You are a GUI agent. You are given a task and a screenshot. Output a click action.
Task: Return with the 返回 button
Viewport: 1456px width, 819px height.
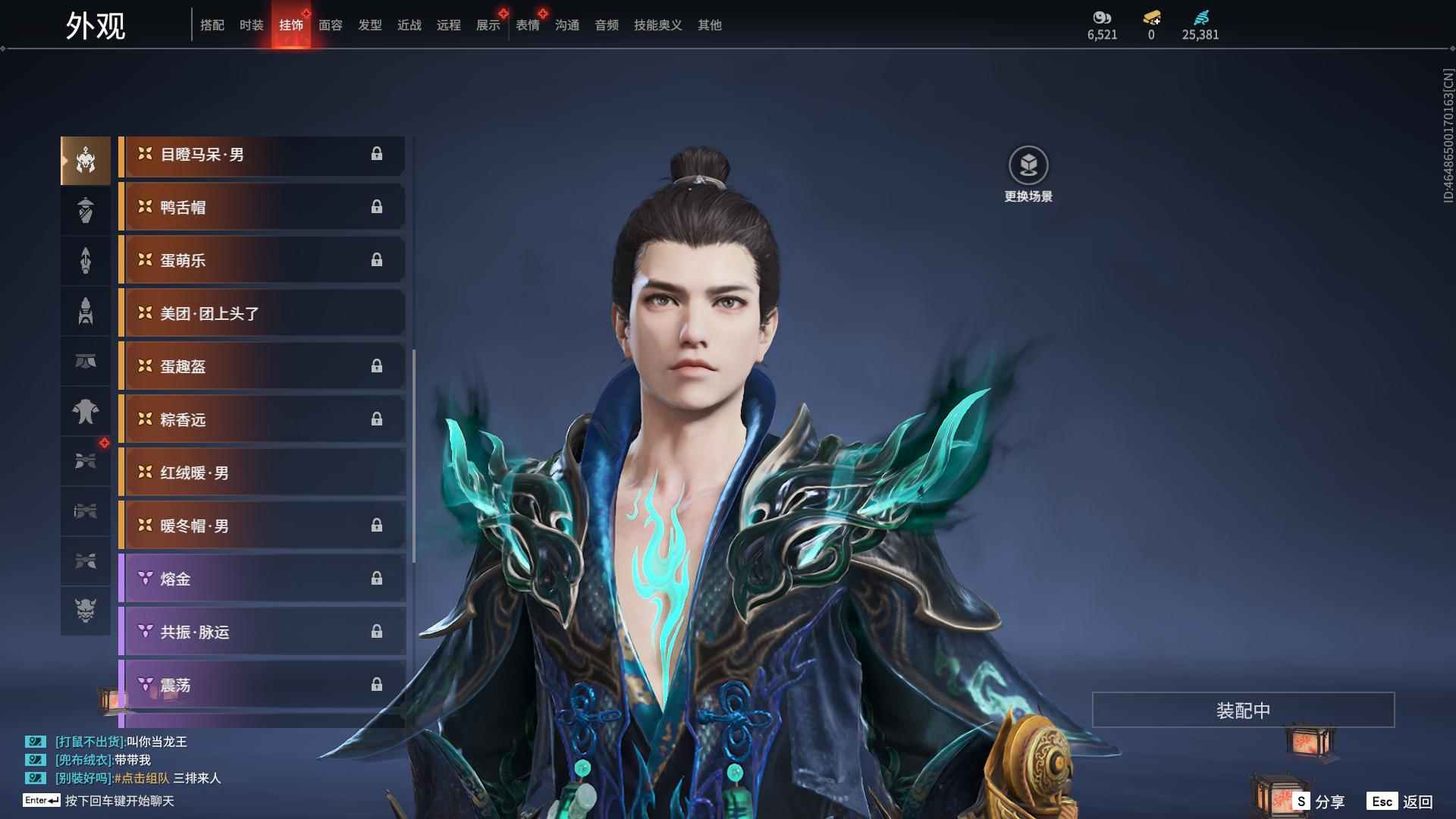tap(1401, 801)
